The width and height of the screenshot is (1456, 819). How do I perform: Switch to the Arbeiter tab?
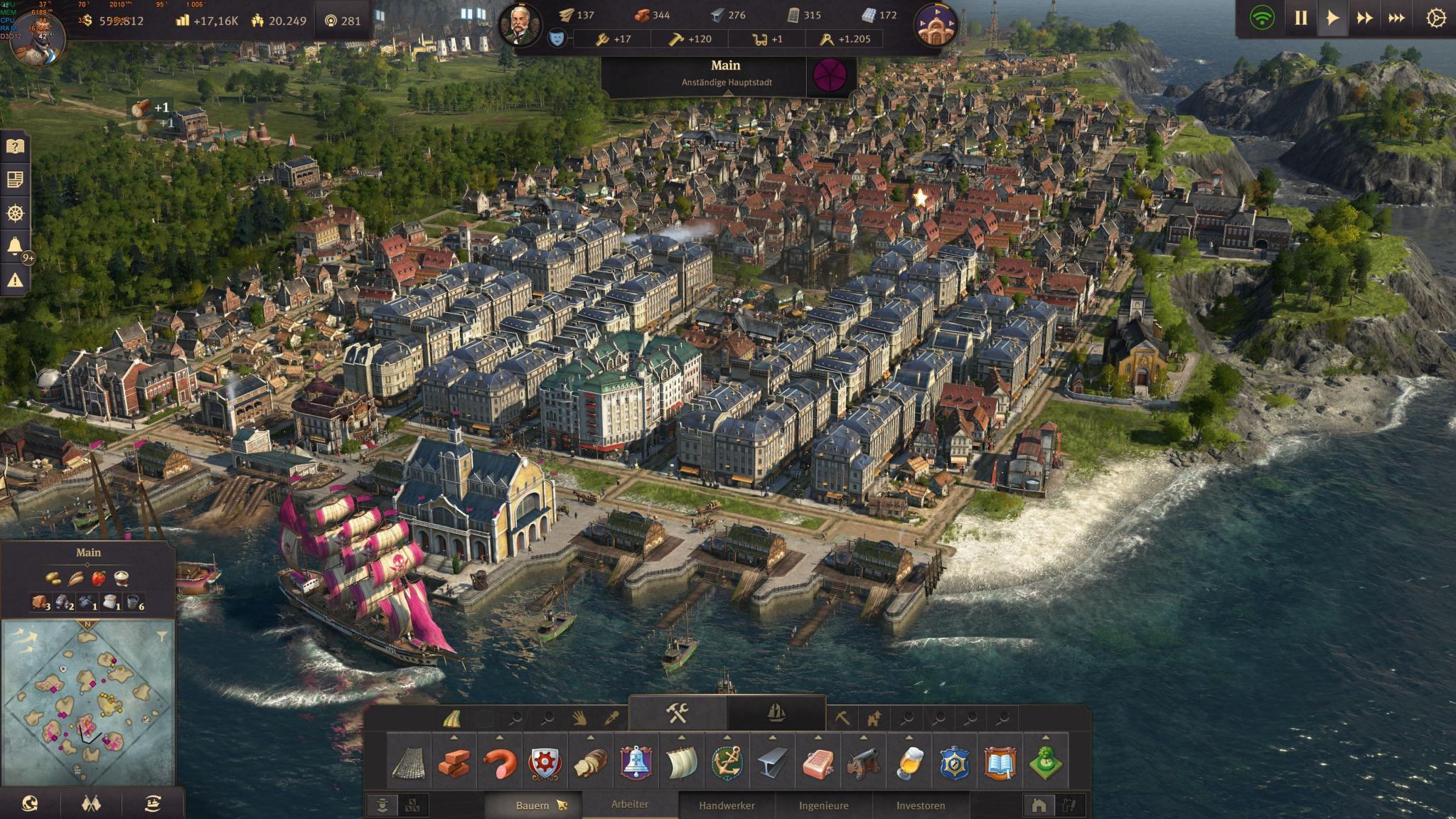pyautogui.click(x=630, y=804)
